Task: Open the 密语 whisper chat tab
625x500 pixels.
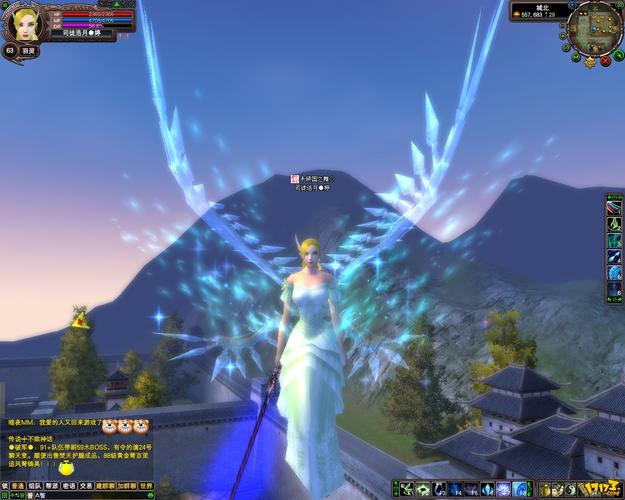Action: coord(68,484)
